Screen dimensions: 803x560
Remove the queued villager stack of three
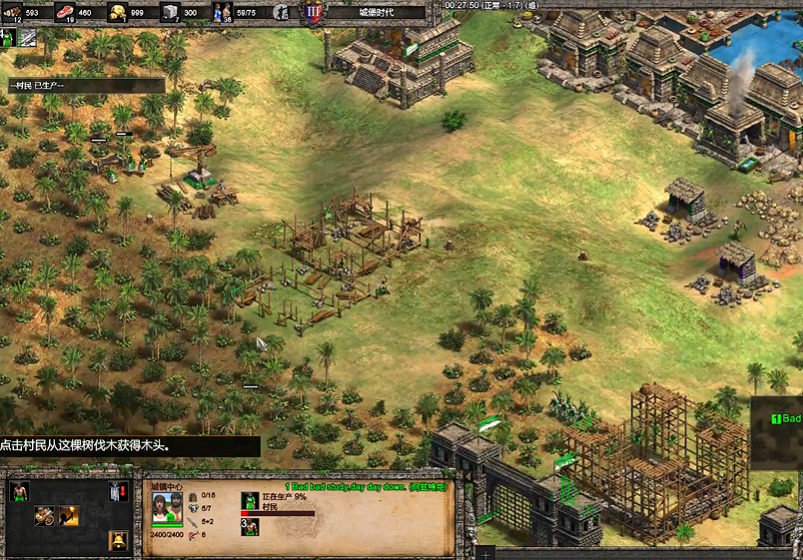point(250,525)
